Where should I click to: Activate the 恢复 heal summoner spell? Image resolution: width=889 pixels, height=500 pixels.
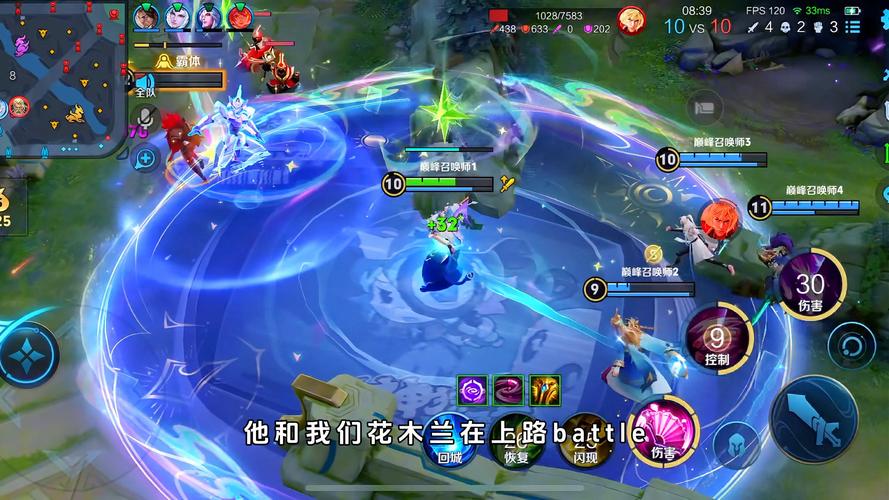[516, 438]
